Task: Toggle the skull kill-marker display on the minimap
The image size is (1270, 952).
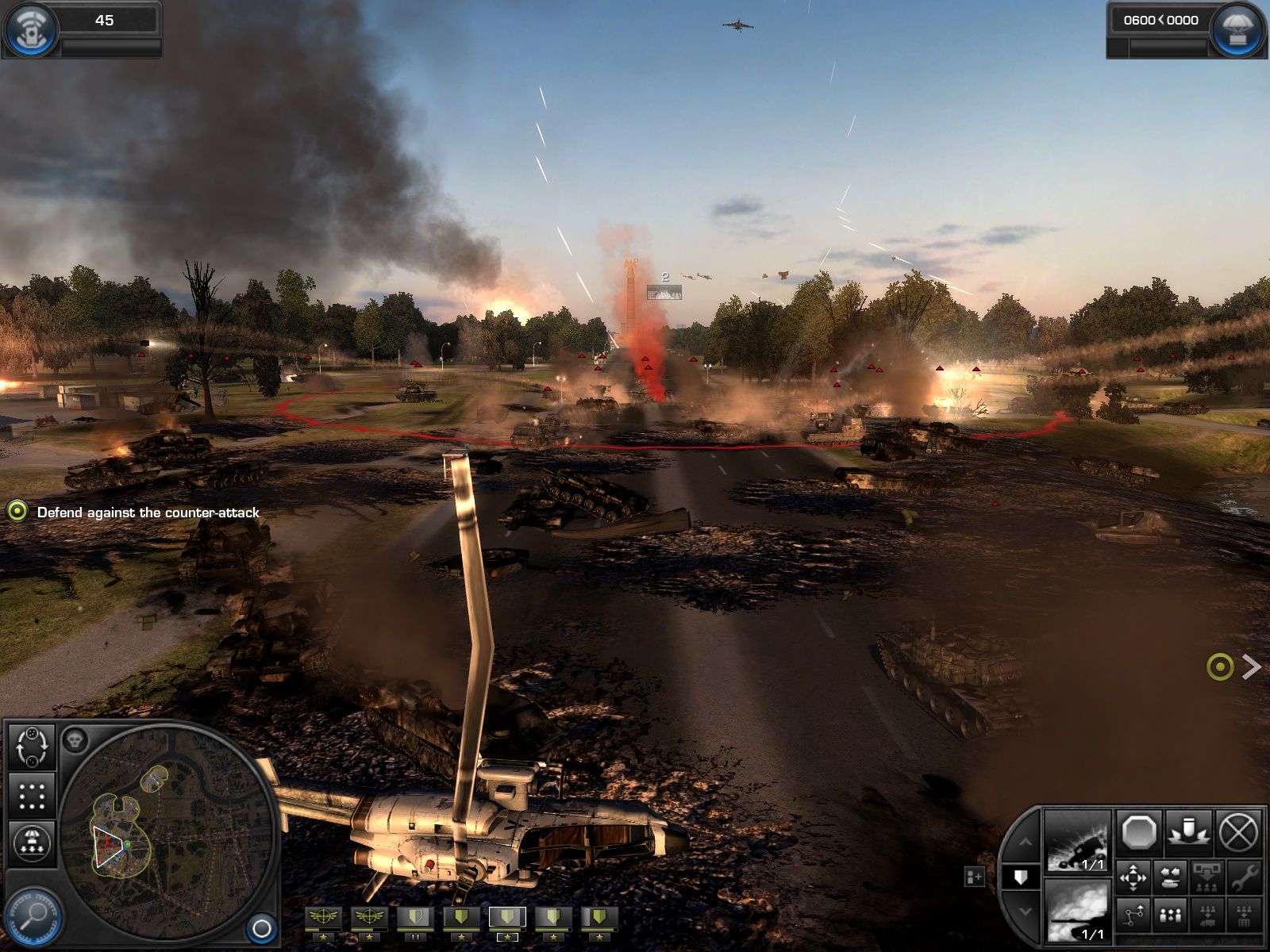Action: coord(75,738)
